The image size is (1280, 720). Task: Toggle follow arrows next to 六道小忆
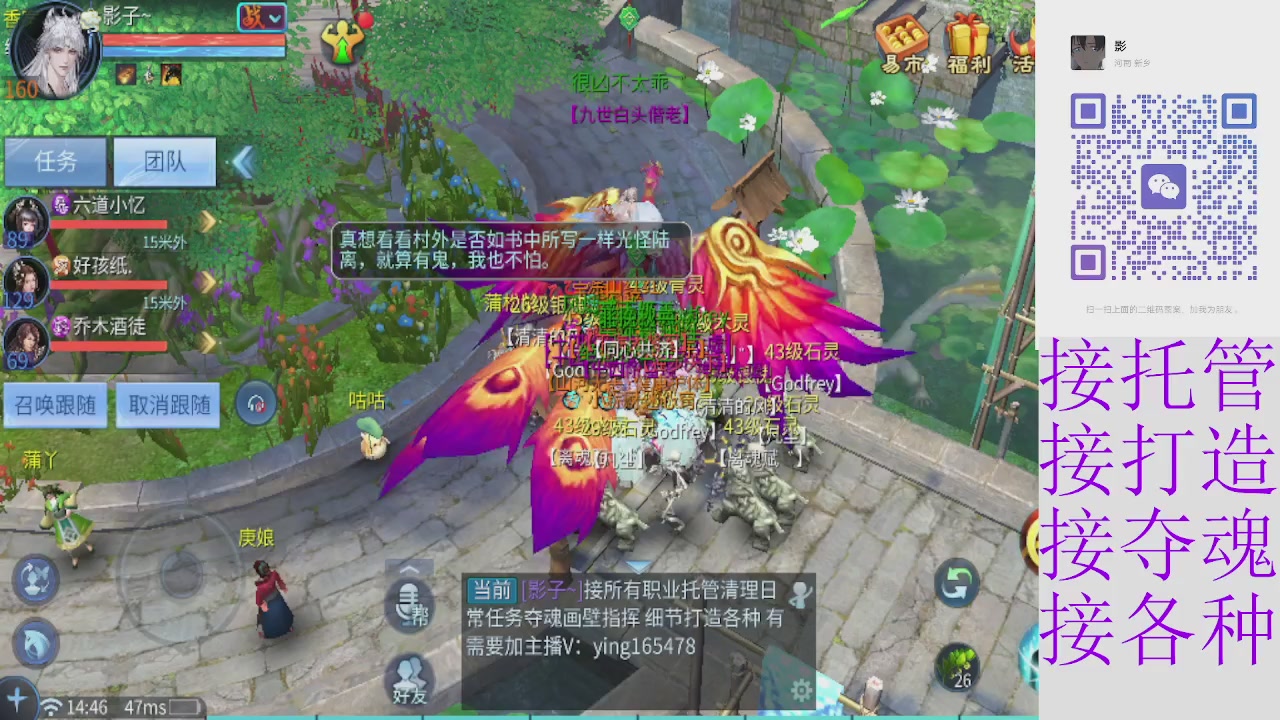(205, 222)
